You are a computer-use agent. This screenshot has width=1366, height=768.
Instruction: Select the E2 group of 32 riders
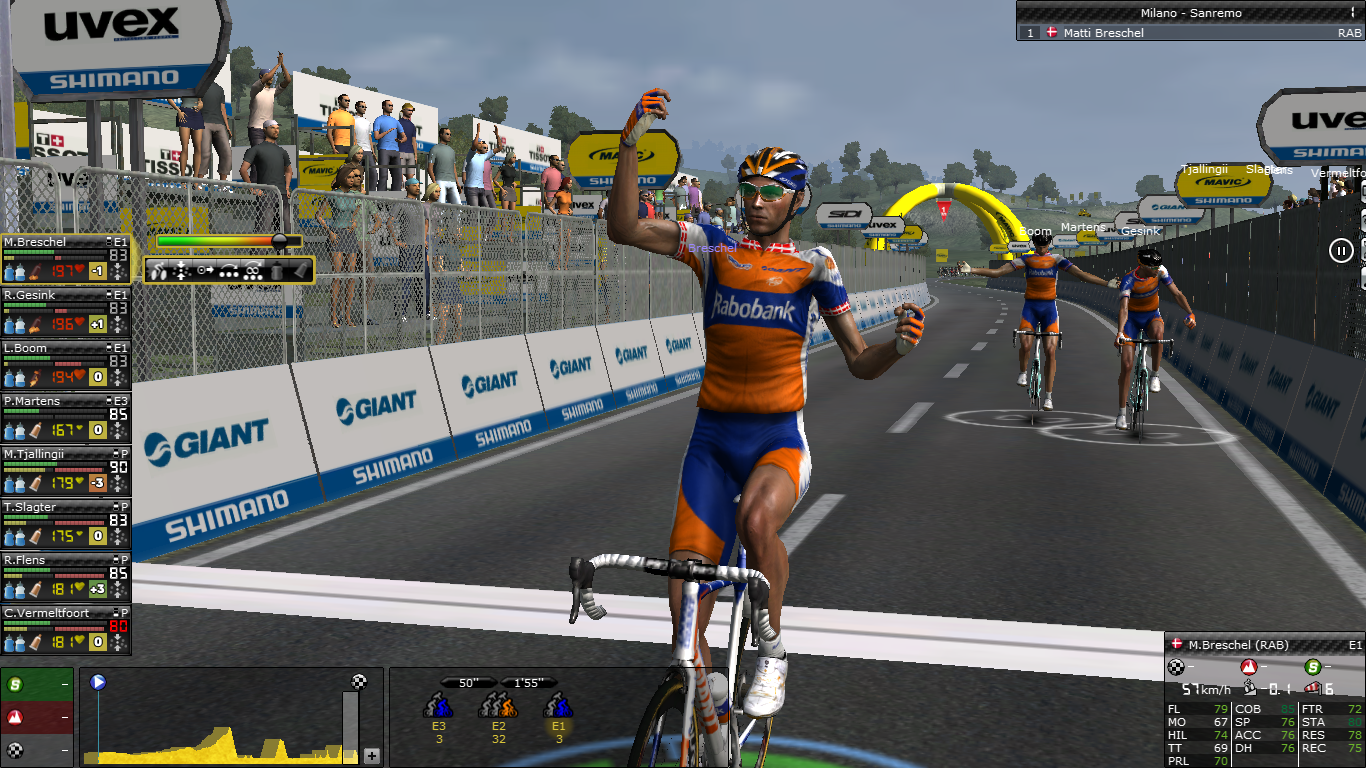pyautogui.click(x=497, y=707)
